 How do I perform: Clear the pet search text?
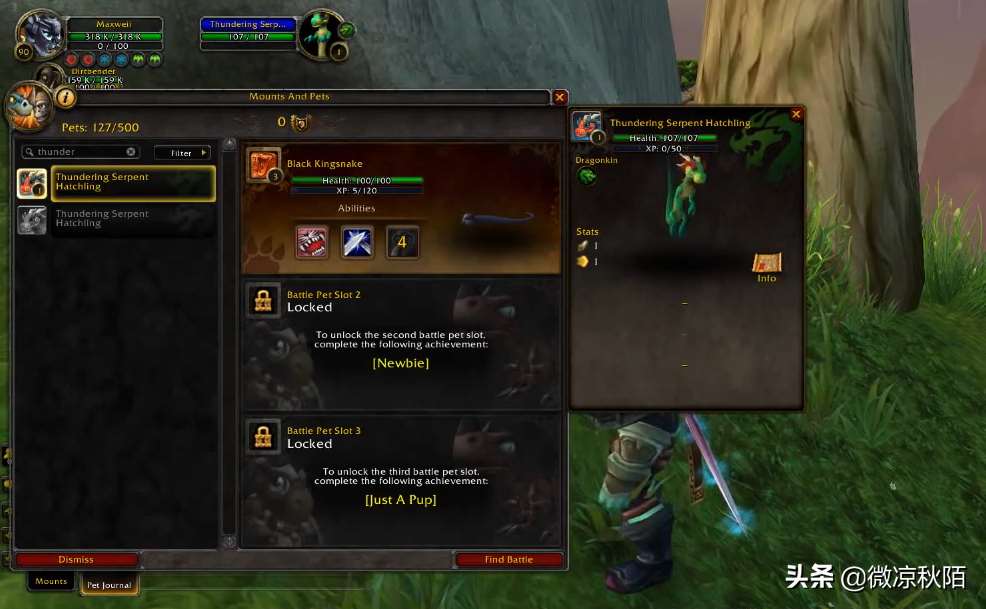pos(131,152)
